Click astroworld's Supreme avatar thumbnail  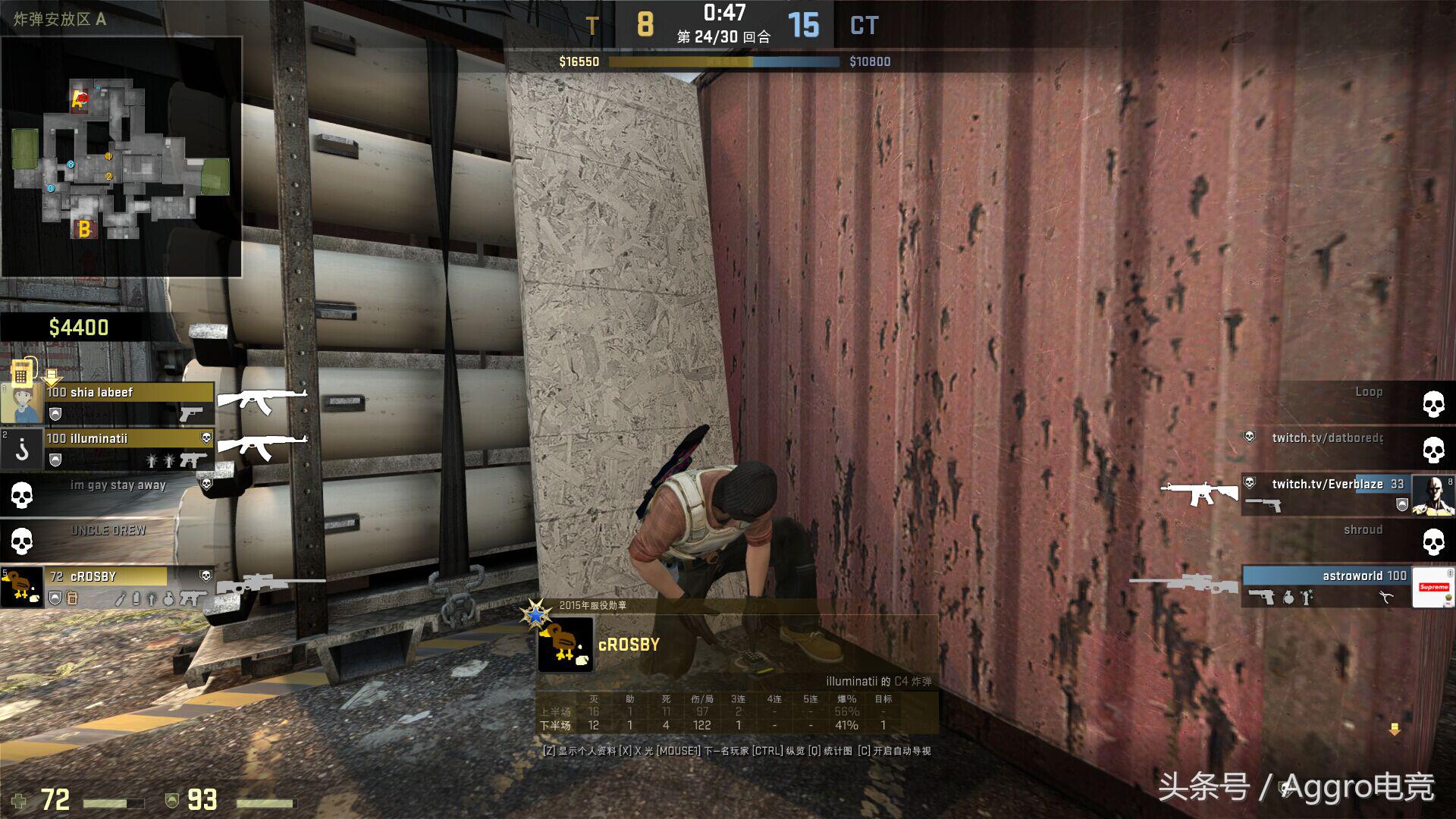click(1432, 586)
